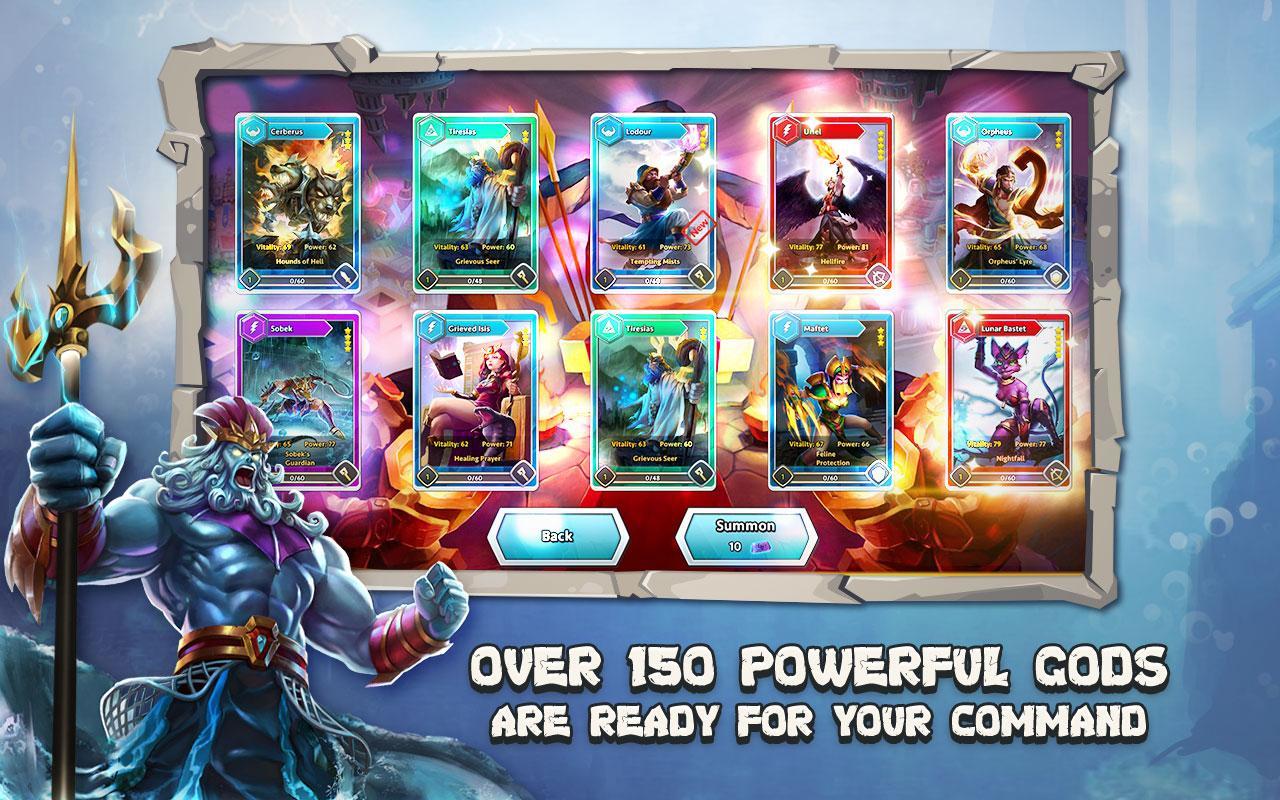Select the Nightfall ability label on Lunar Bastet
Image resolution: width=1280 pixels, height=800 pixels.
point(1011,458)
